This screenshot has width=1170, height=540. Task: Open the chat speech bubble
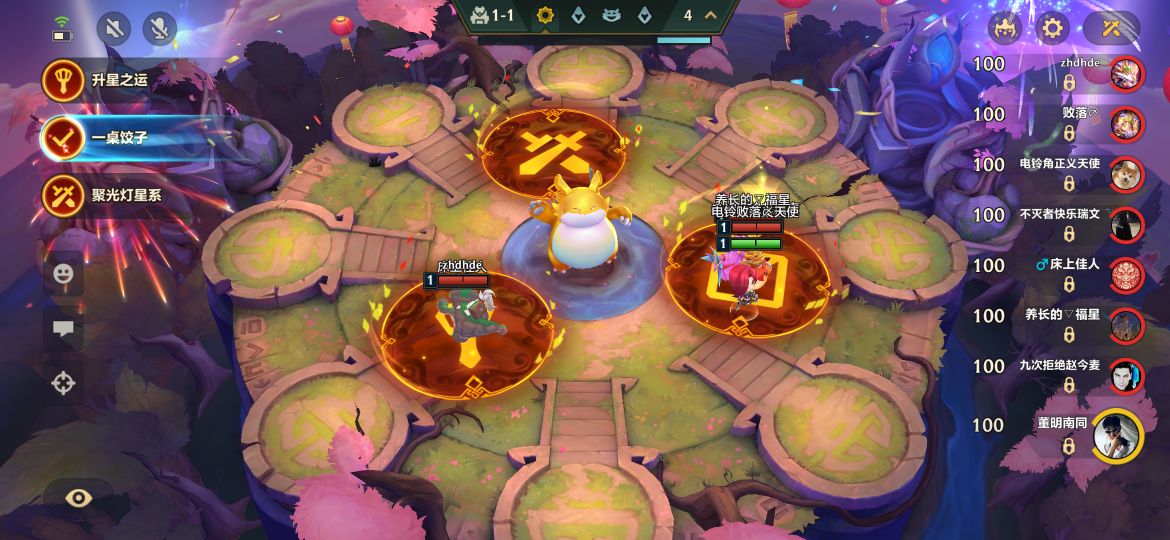[x=63, y=328]
